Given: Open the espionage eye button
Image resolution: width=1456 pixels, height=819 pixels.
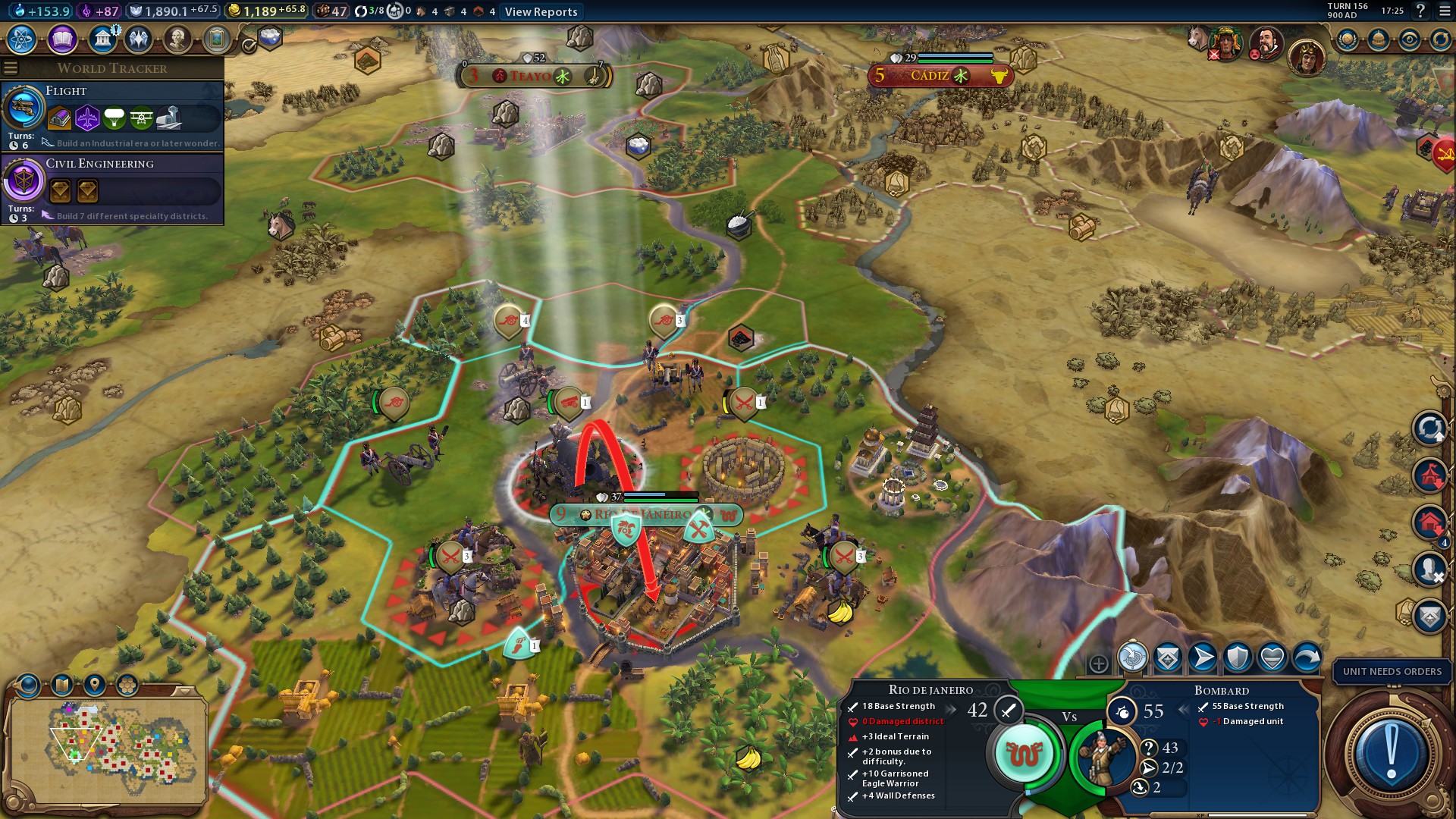Looking at the screenshot, I should [1409, 39].
